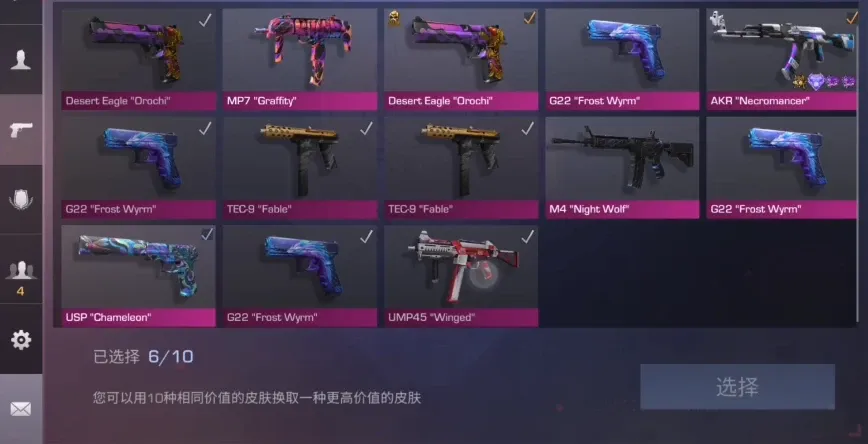
Task: Choose the Desert Eagle "Orochi" with skull badge
Action: 461,58
